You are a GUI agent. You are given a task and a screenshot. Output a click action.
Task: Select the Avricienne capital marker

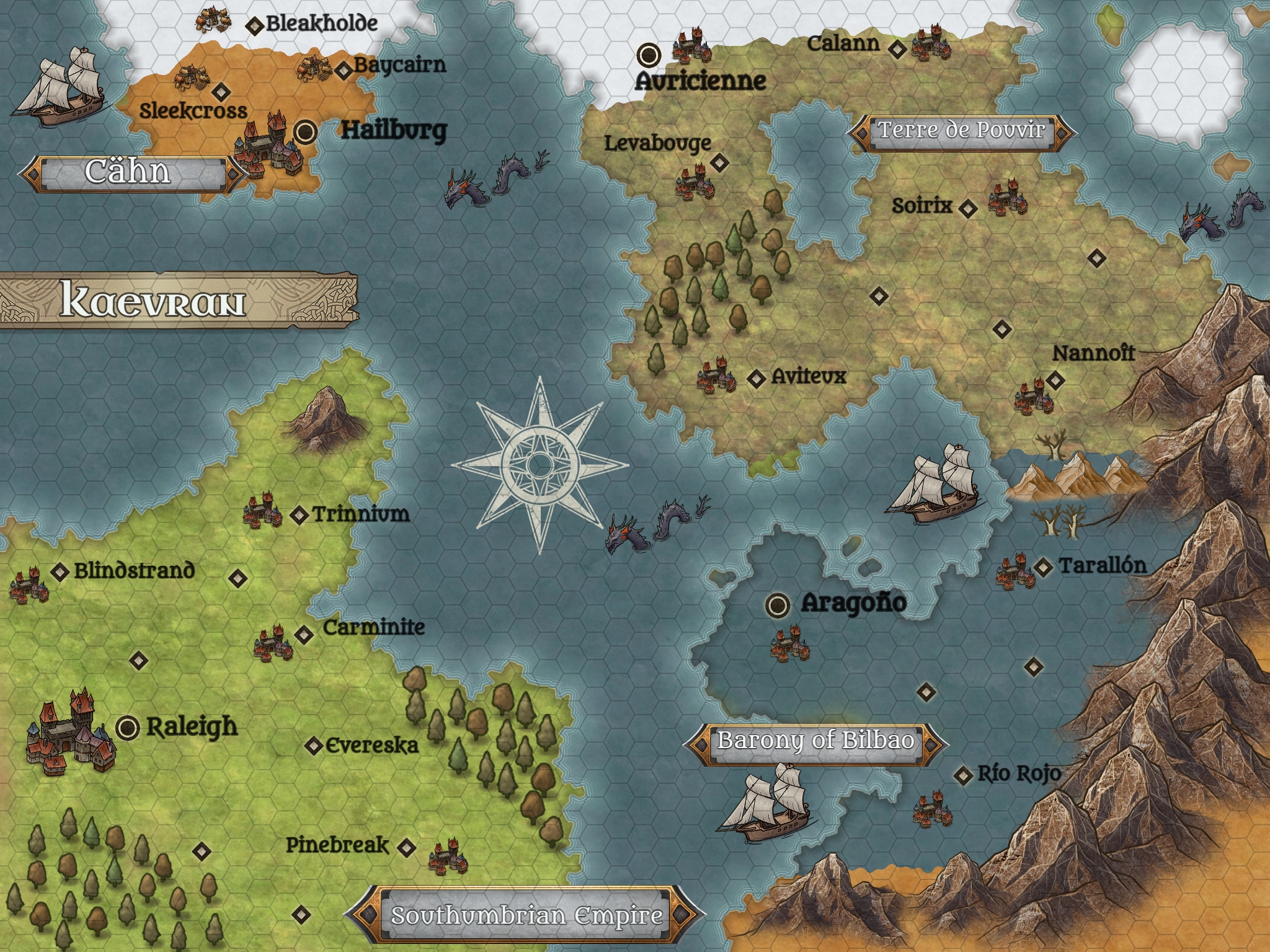(x=649, y=55)
